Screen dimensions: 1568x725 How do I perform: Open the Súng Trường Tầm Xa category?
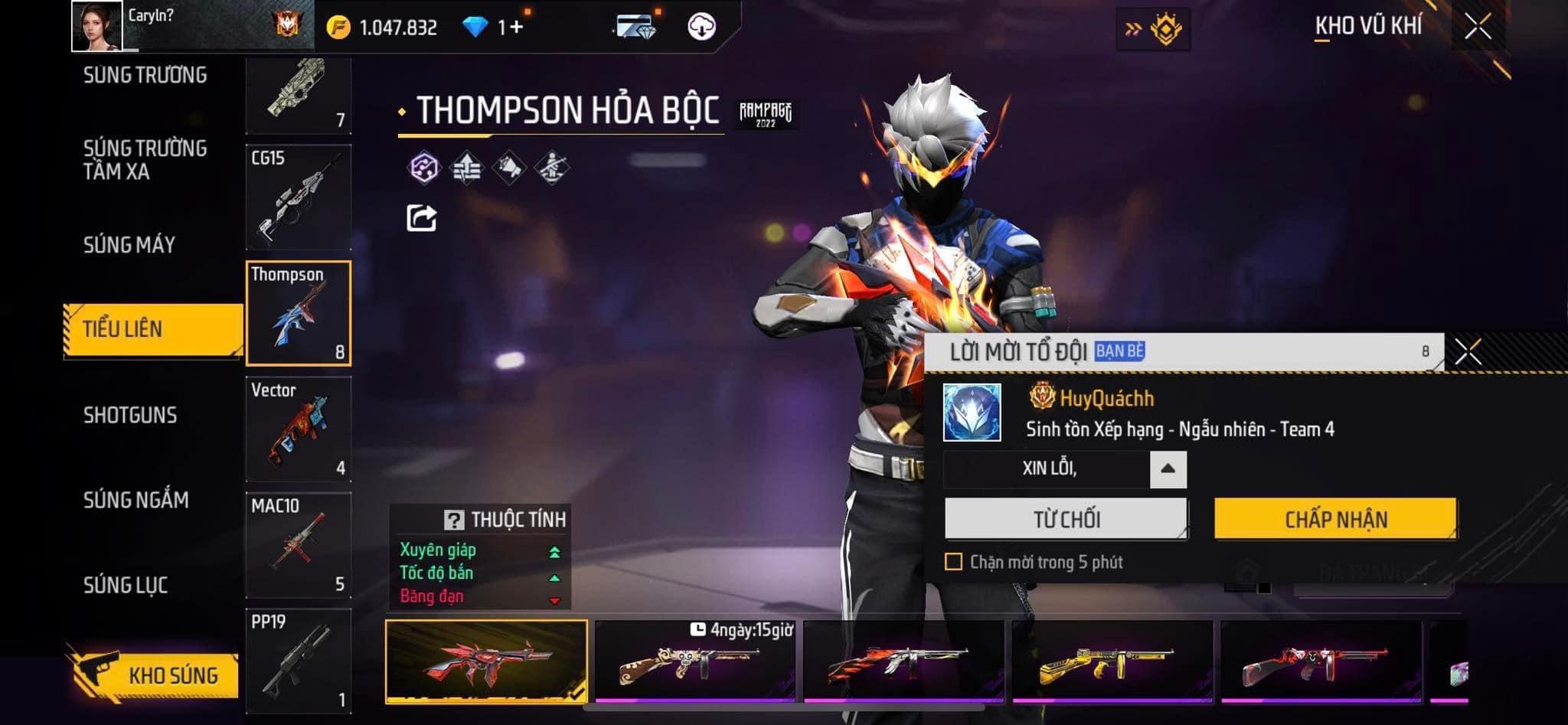pyautogui.click(x=145, y=159)
